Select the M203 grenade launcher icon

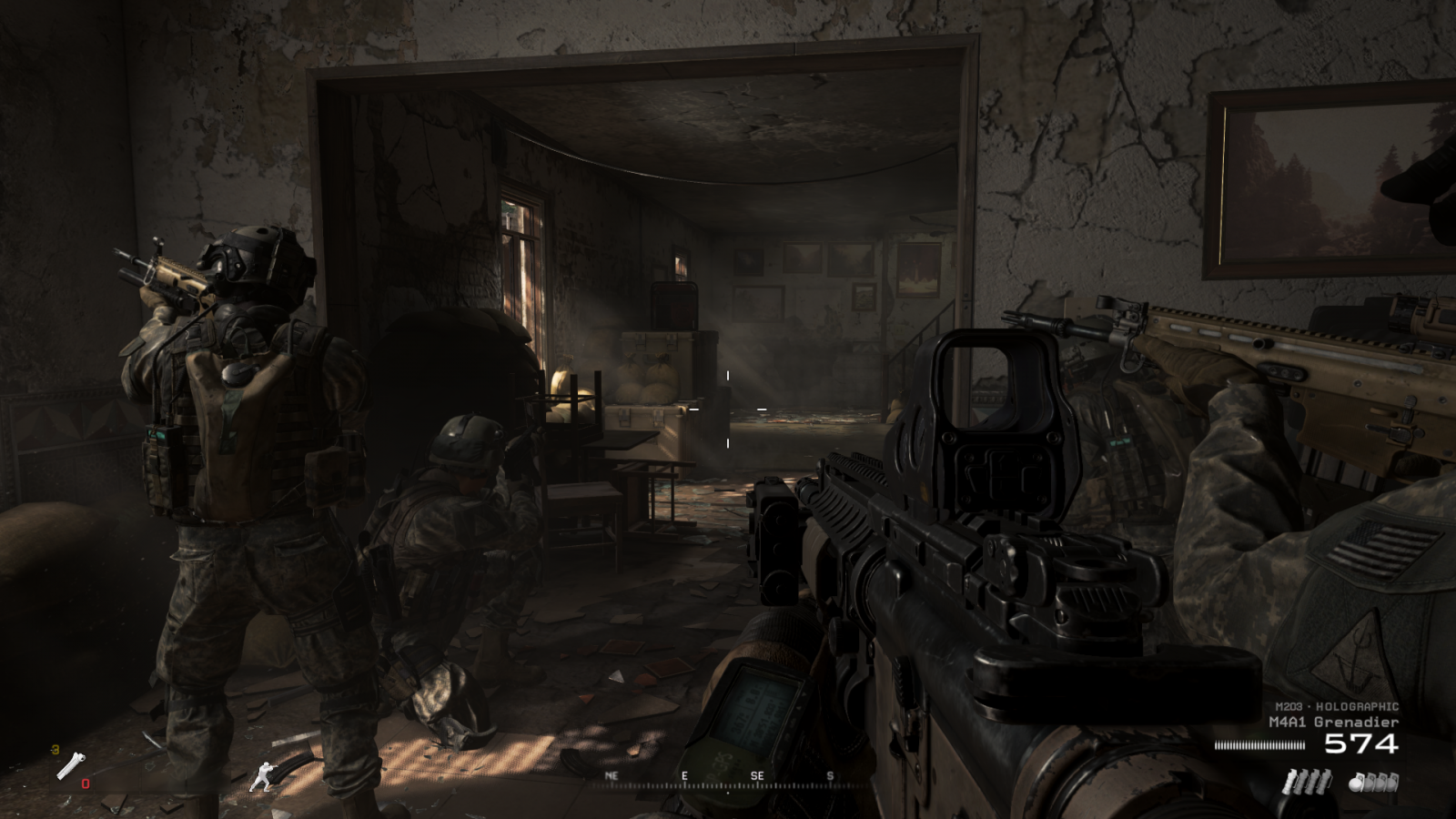click(70, 766)
